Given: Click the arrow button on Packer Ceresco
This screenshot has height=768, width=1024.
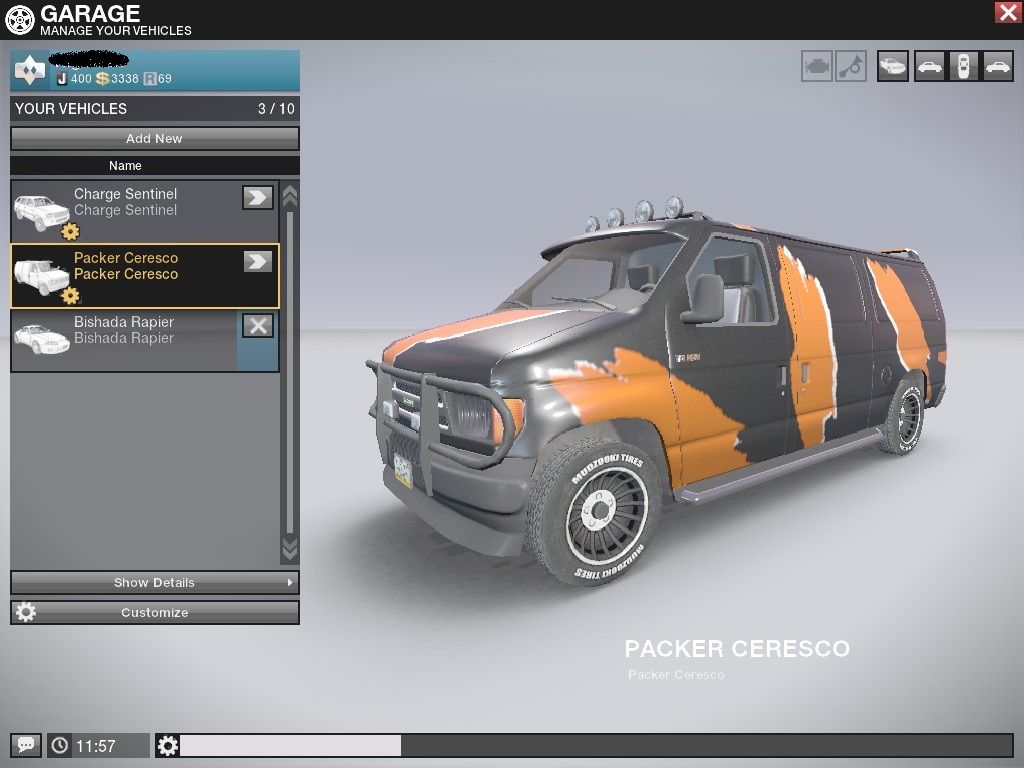Looking at the screenshot, I should click(x=258, y=261).
